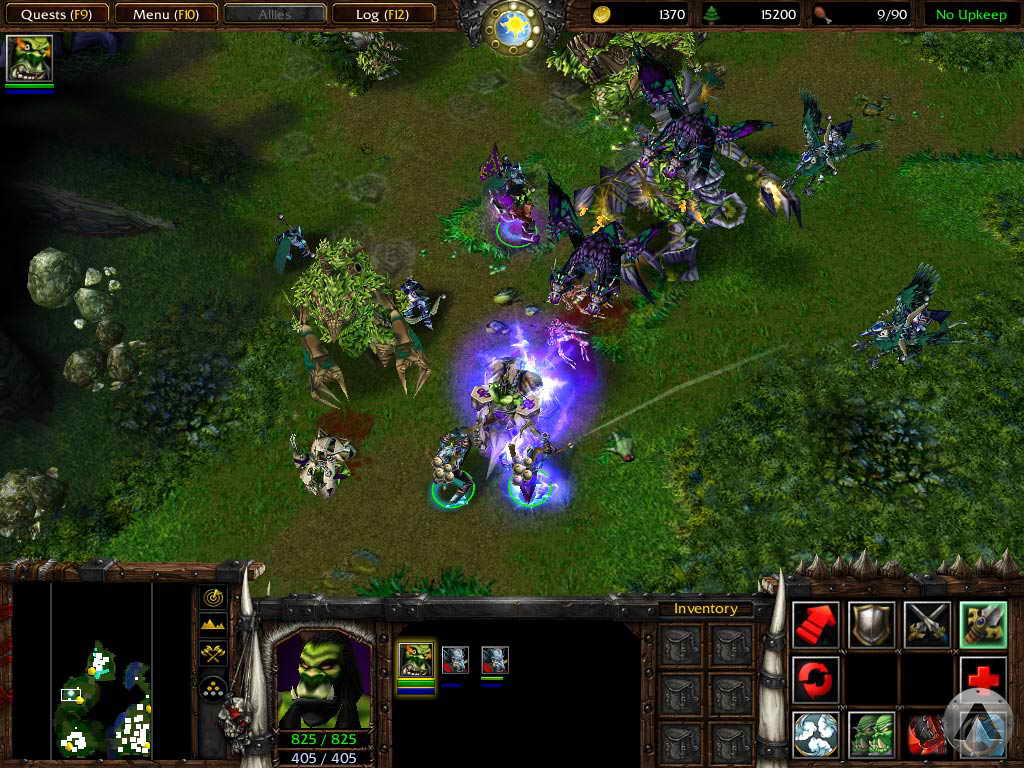Image resolution: width=1024 pixels, height=768 pixels.
Task: Choose the red circular arrows Patrol command
Action: pyautogui.click(x=815, y=679)
